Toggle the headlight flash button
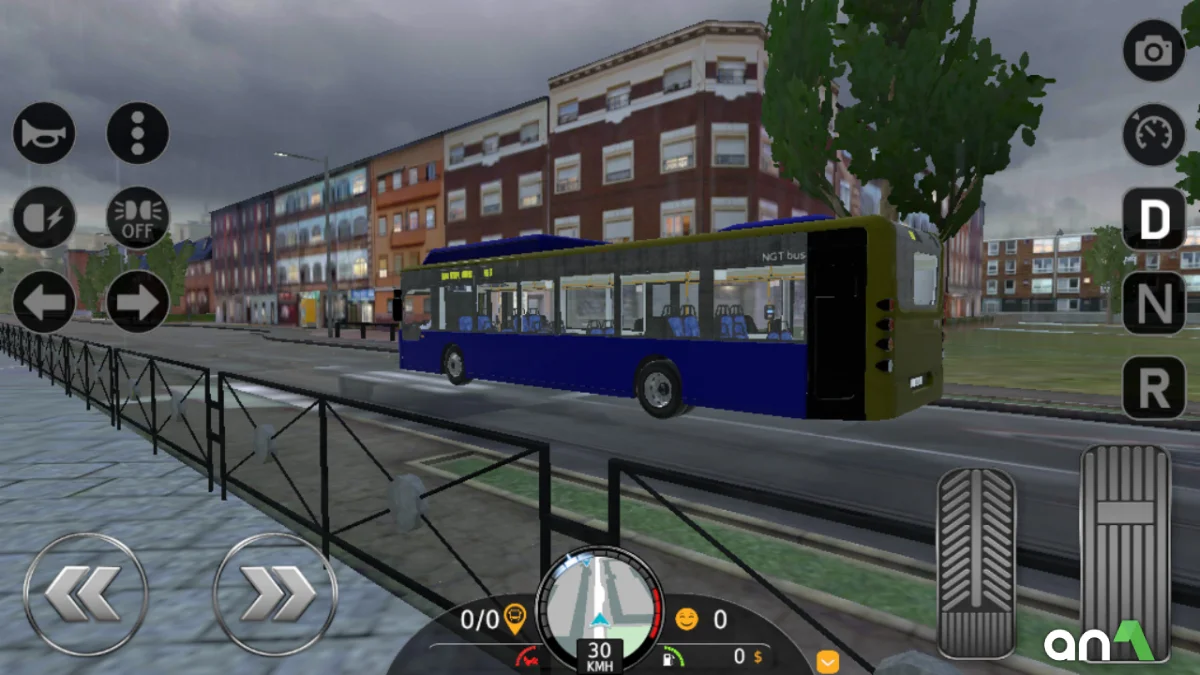Screen dimensions: 1200x675 (x=44, y=217)
